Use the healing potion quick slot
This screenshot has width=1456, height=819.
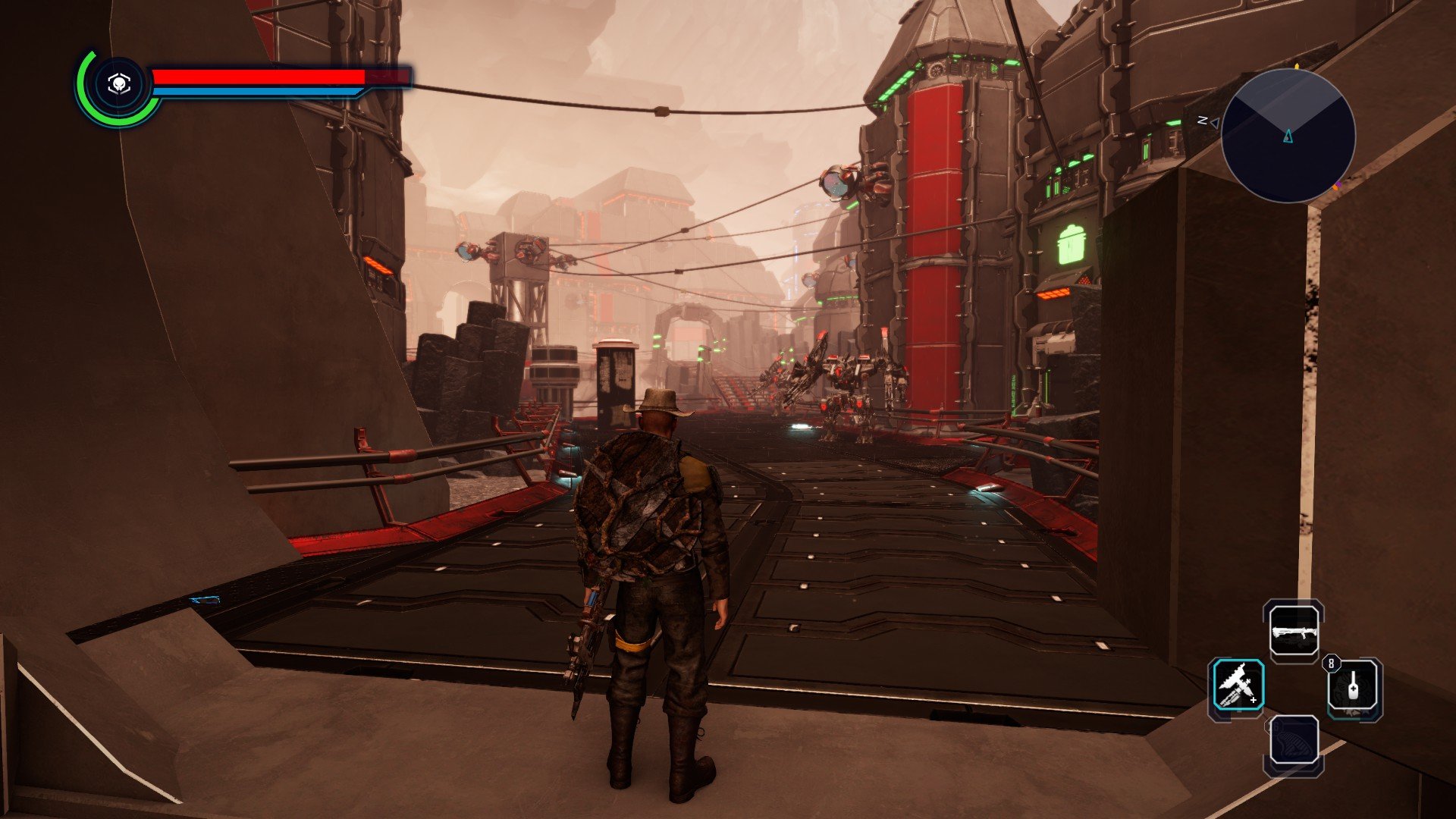(x=1354, y=687)
